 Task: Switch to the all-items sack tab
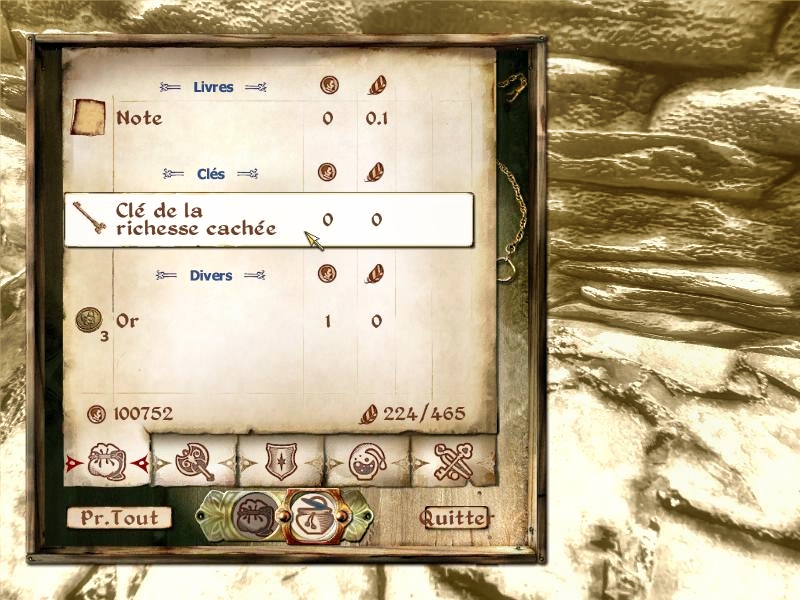106,461
